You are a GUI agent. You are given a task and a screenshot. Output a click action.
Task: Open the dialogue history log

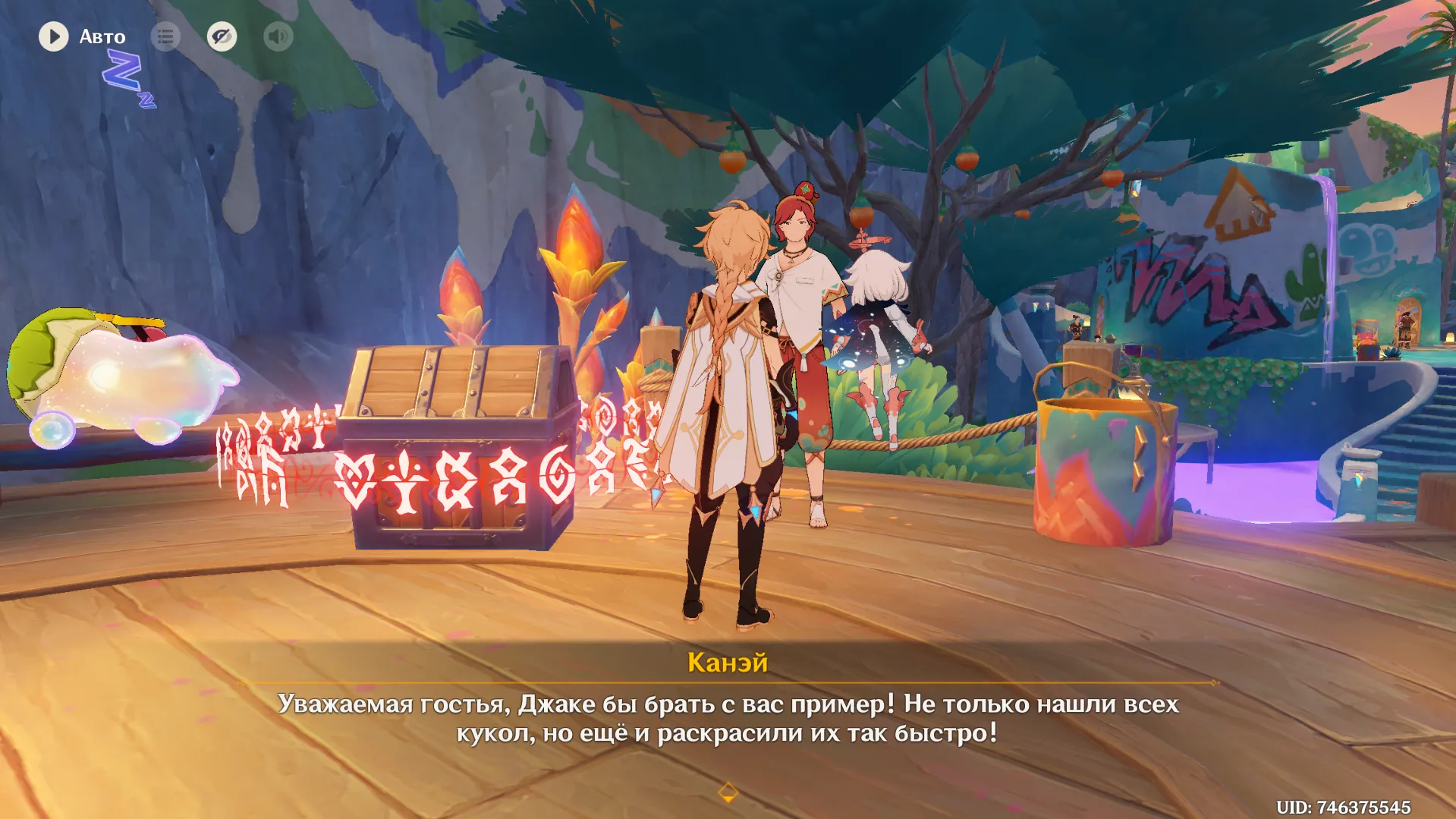pos(165,36)
